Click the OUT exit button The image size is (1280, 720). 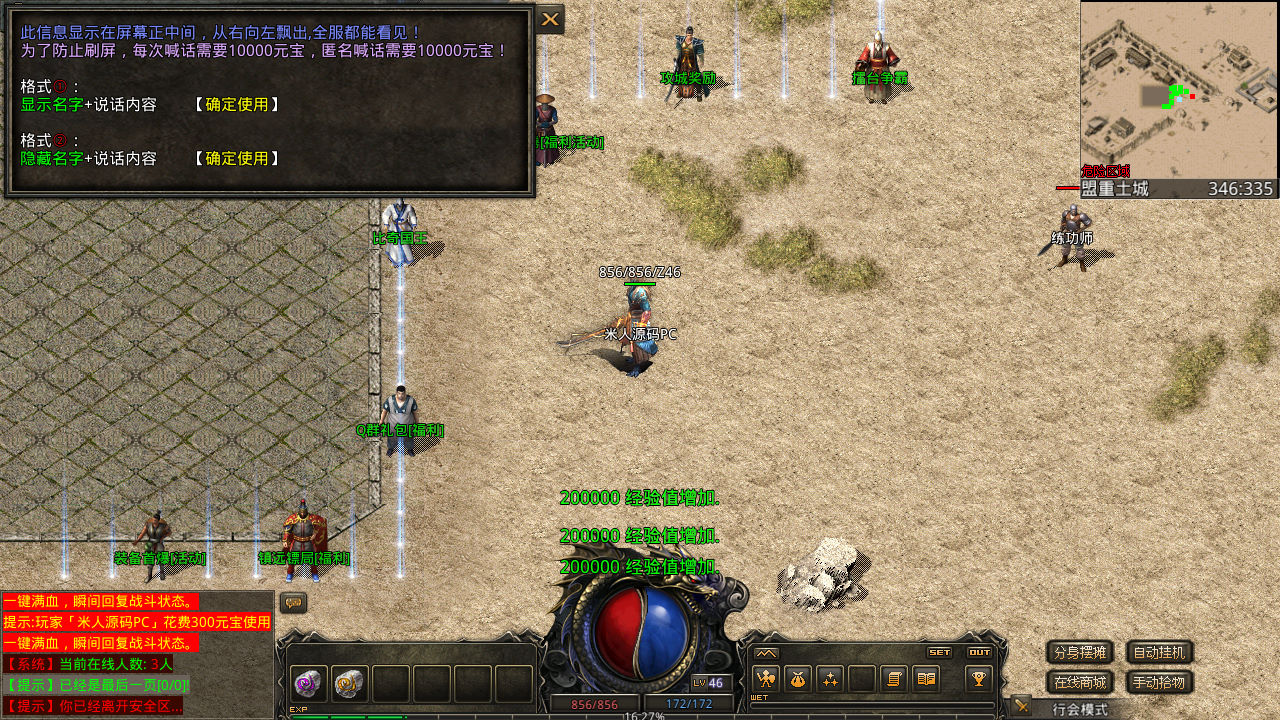pyautogui.click(x=979, y=652)
